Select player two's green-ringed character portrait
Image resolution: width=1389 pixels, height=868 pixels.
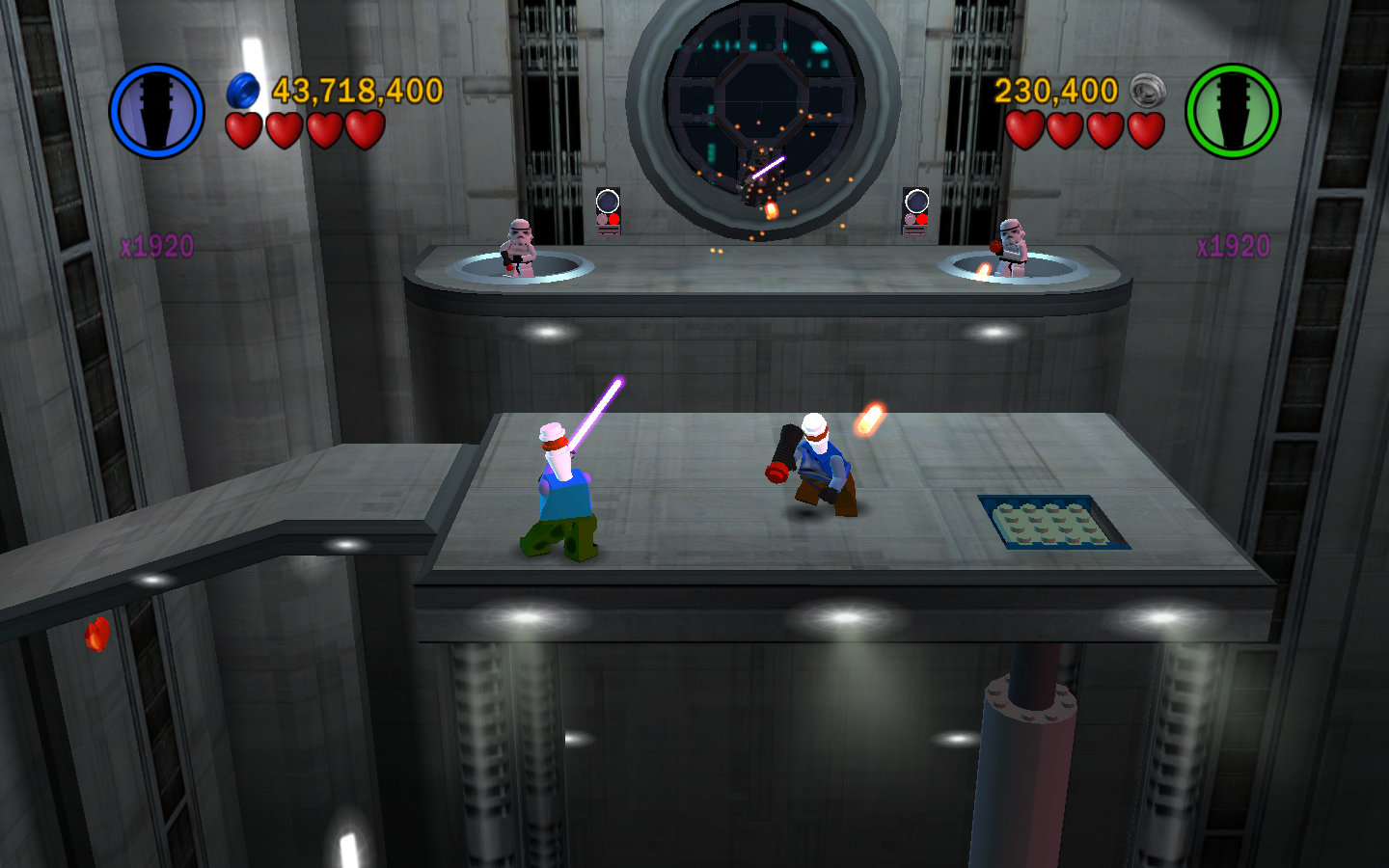[1232, 111]
